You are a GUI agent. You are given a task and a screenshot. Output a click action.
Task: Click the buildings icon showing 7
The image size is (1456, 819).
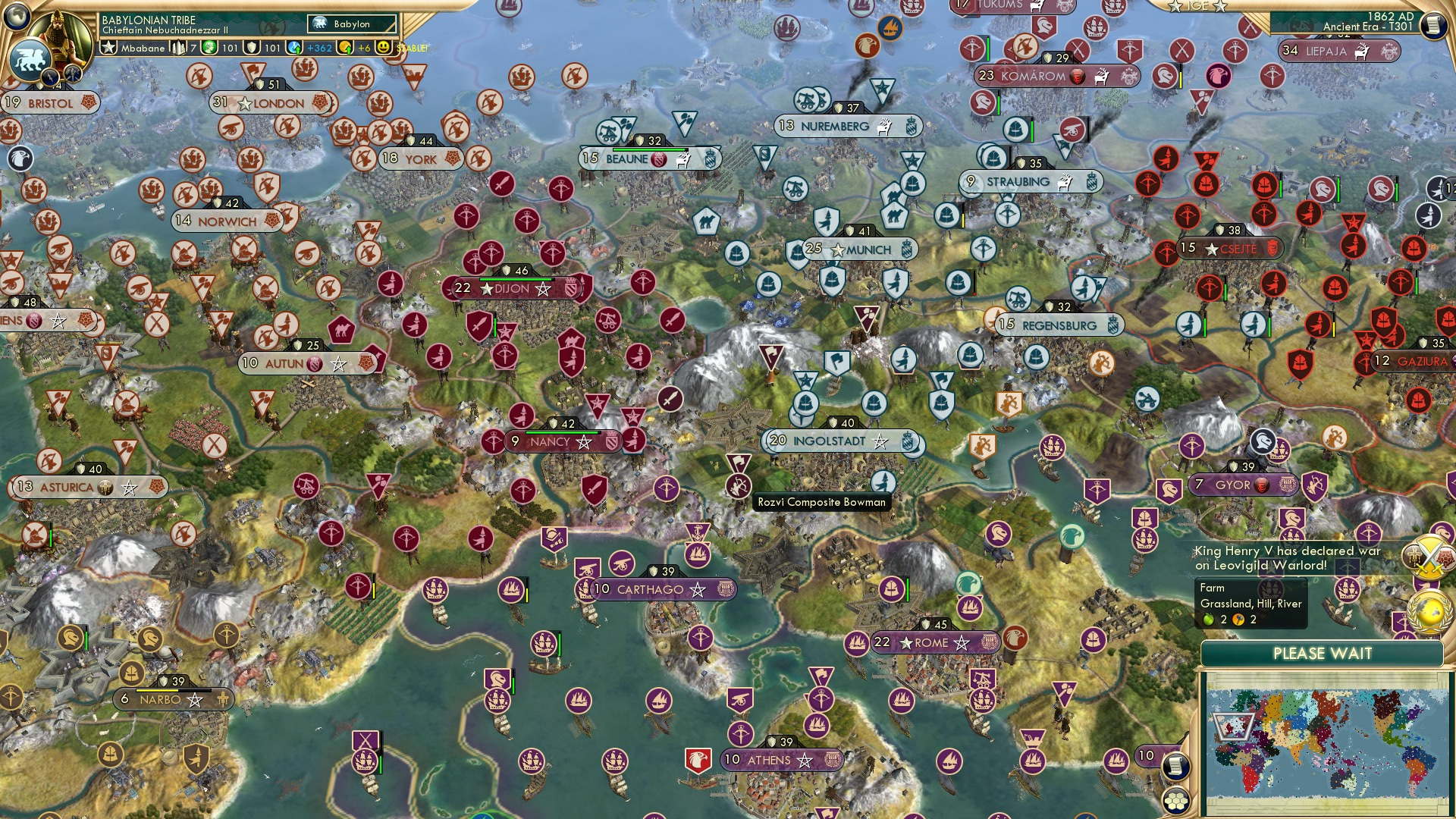pos(177,47)
